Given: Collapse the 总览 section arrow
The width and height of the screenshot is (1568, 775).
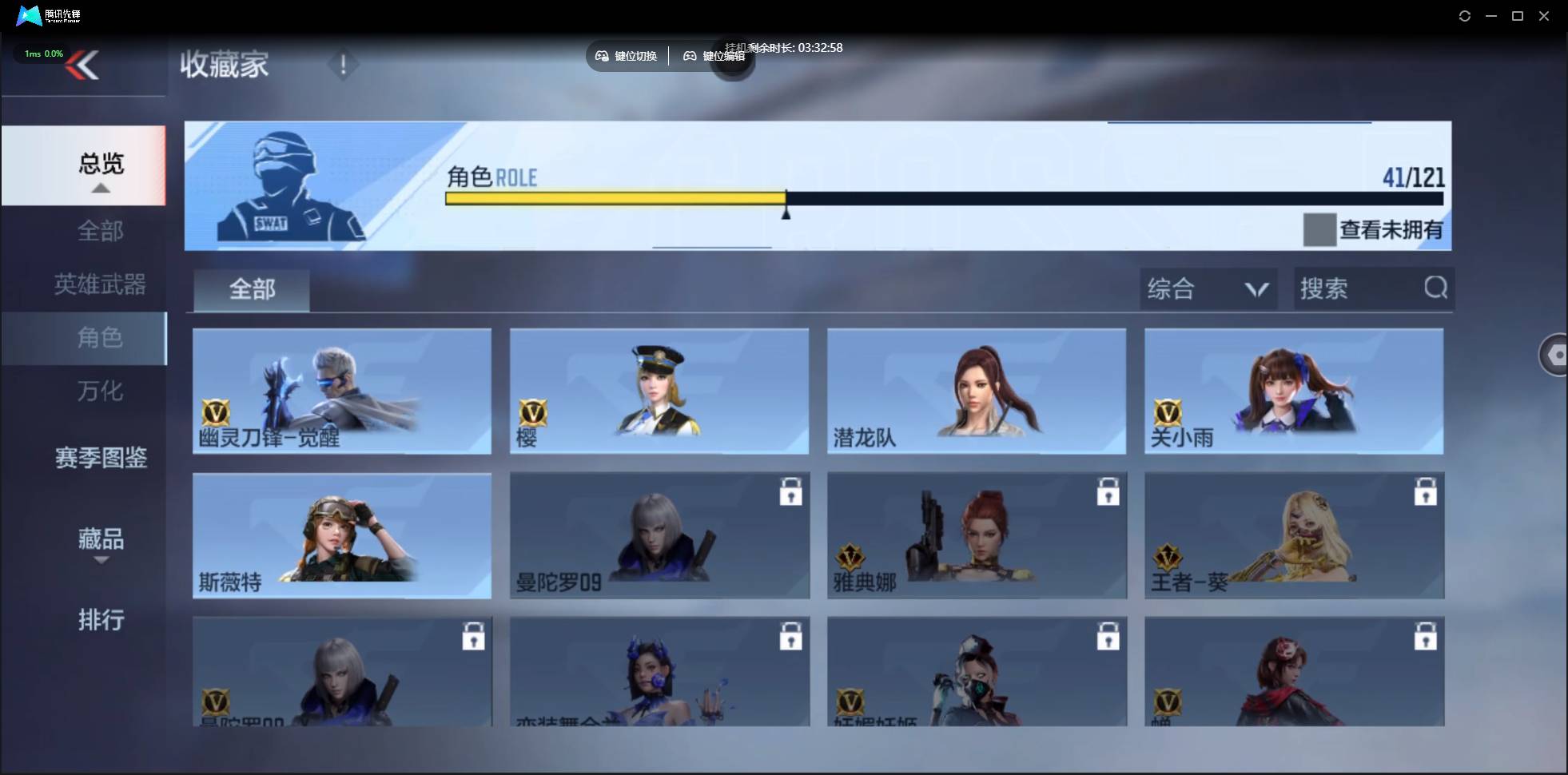Looking at the screenshot, I should point(100,188).
